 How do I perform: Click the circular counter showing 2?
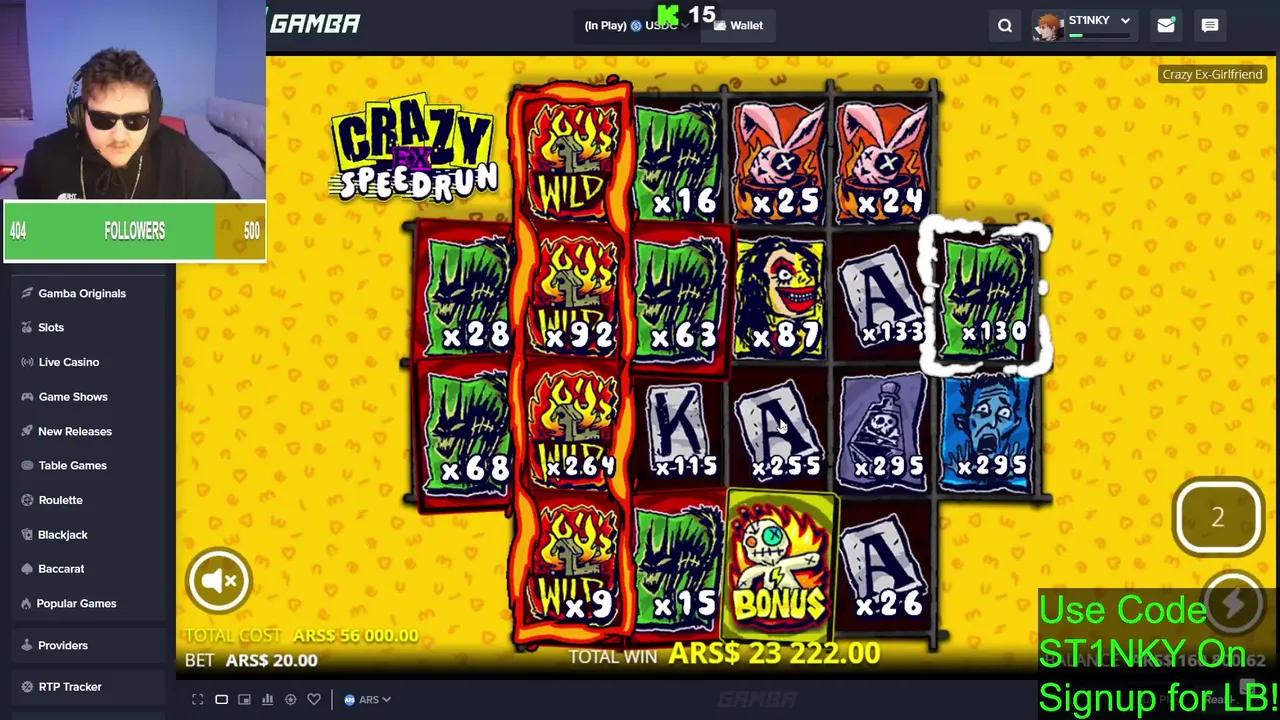(x=1218, y=516)
